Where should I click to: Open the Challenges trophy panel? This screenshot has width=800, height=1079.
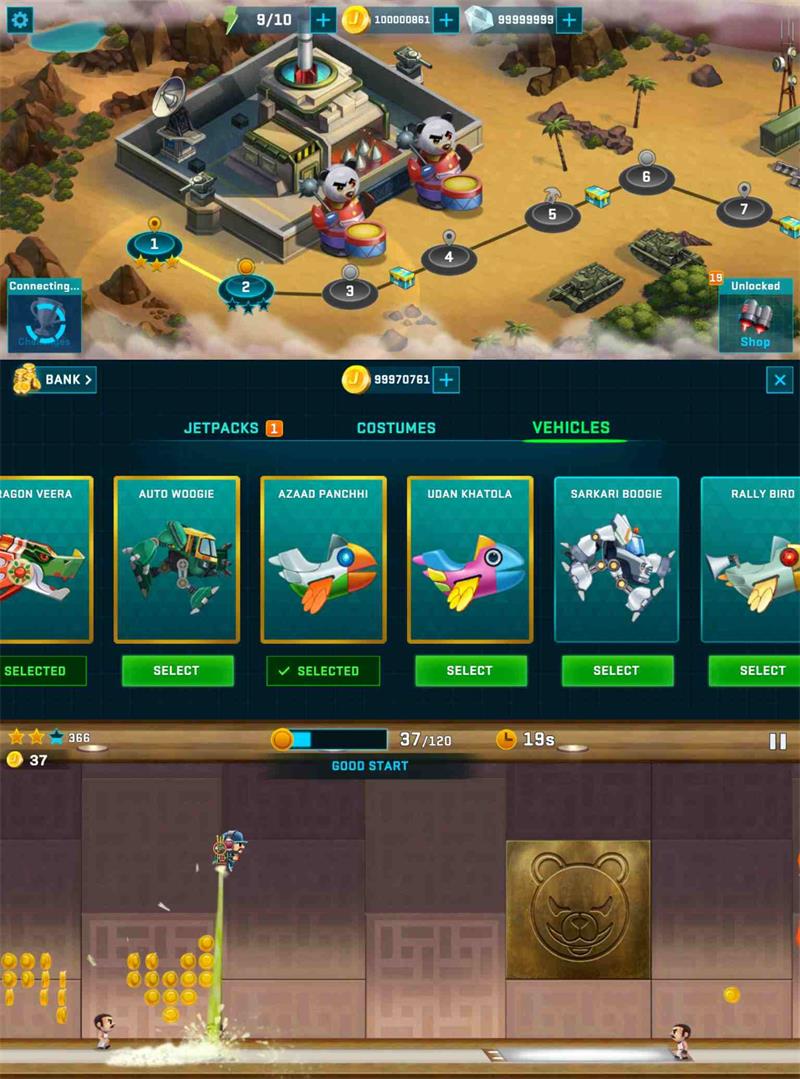coord(44,318)
